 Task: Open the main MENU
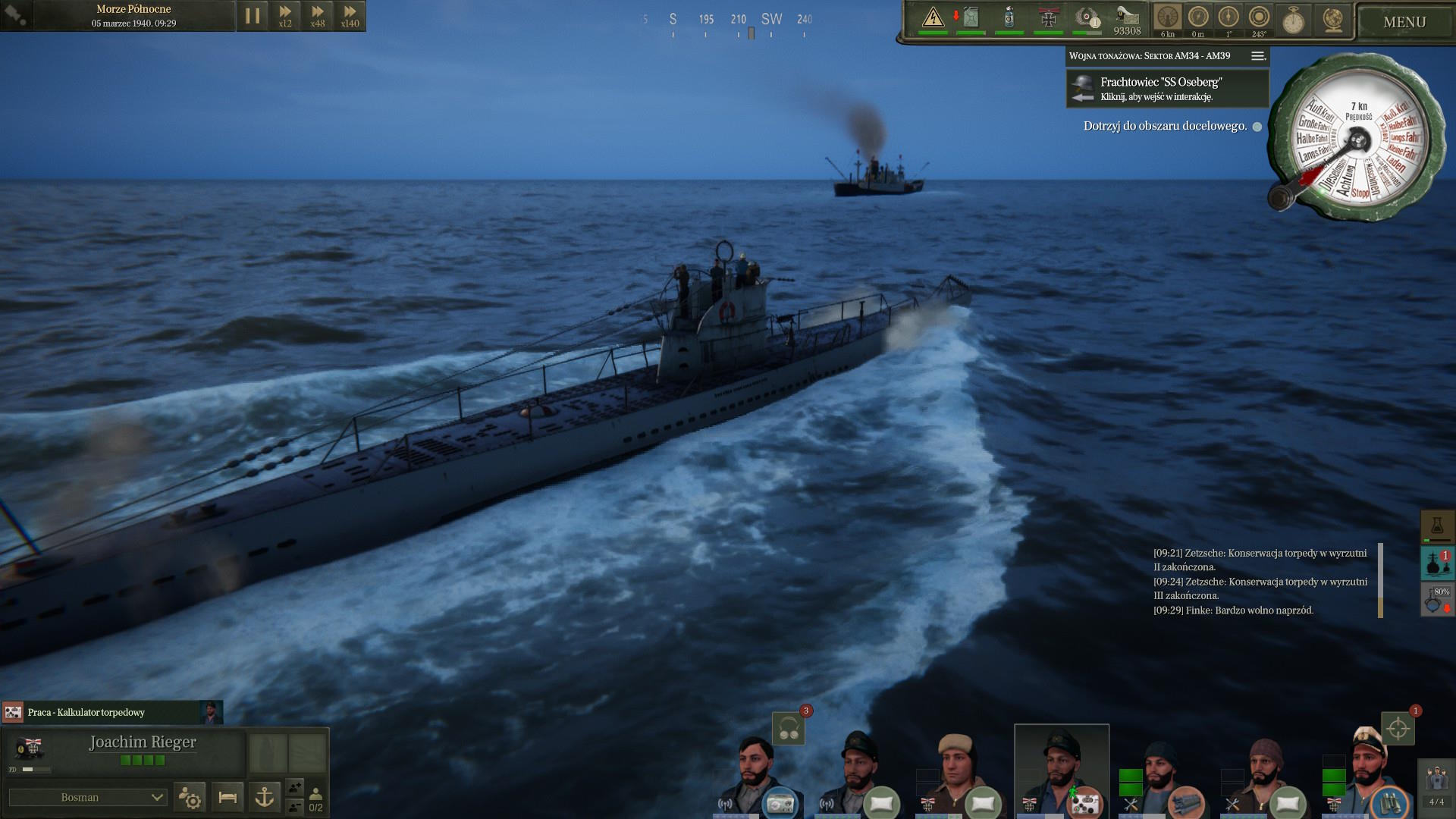(x=1404, y=22)
